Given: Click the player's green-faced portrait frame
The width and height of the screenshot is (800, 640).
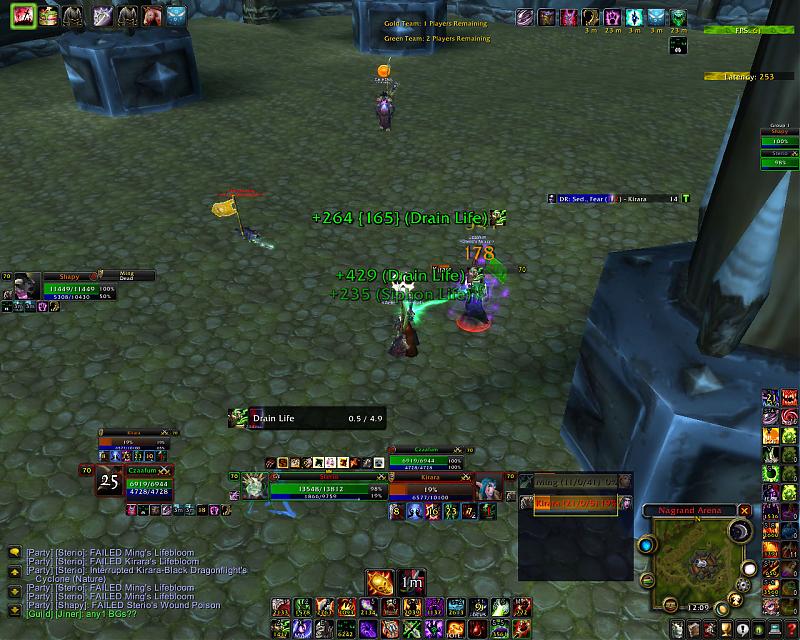Looking at the screenshot, I should point(254,487).
